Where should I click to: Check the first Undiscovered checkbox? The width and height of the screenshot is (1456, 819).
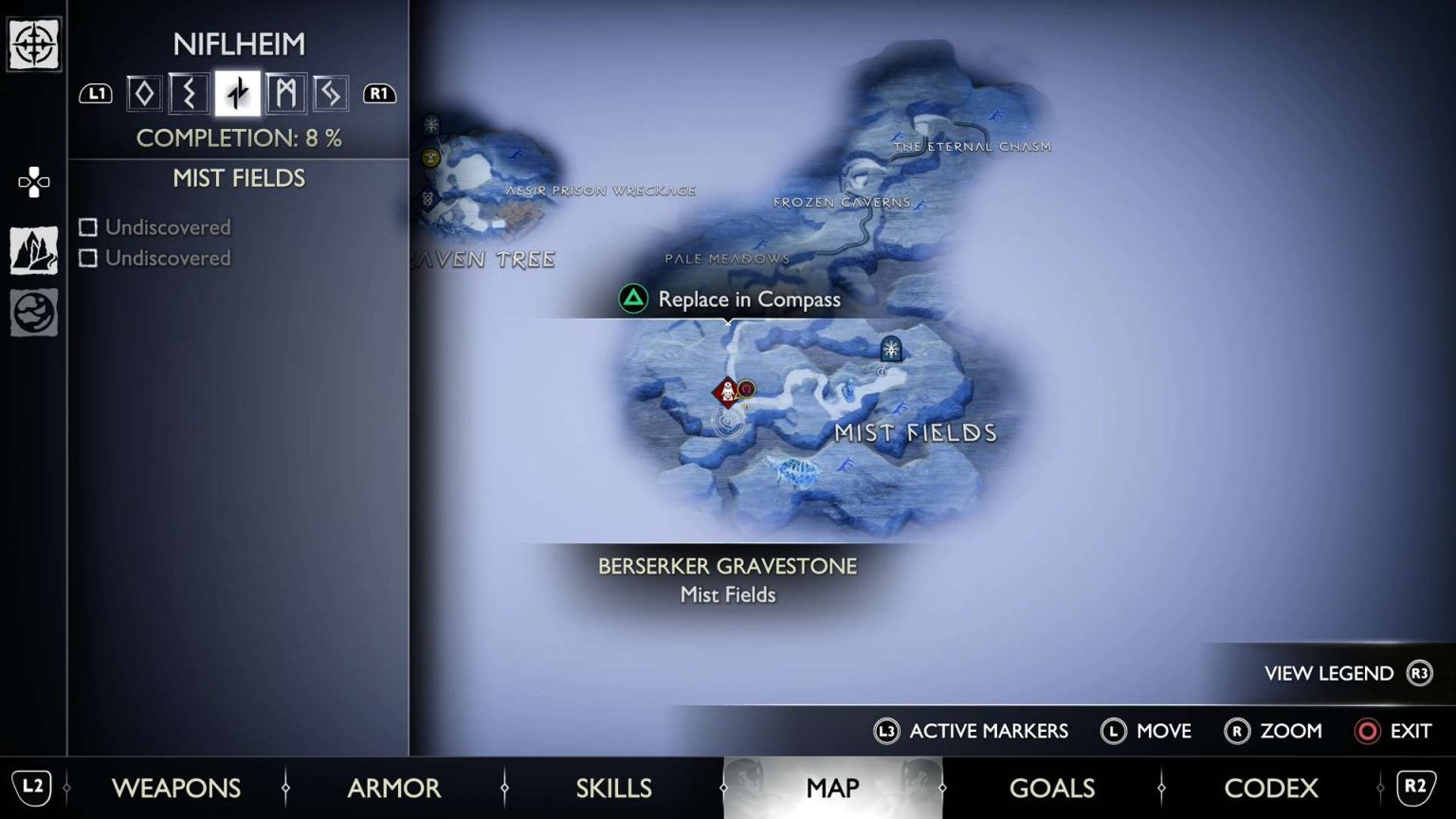coord(89,227)
